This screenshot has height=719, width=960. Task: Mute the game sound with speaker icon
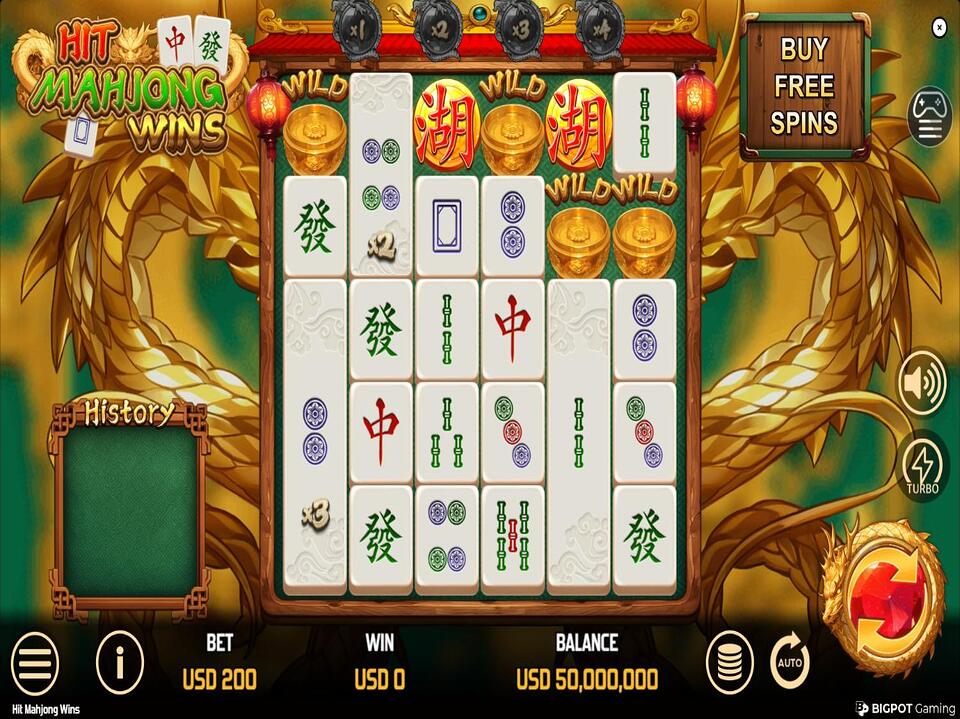click(x=921, y=384)
